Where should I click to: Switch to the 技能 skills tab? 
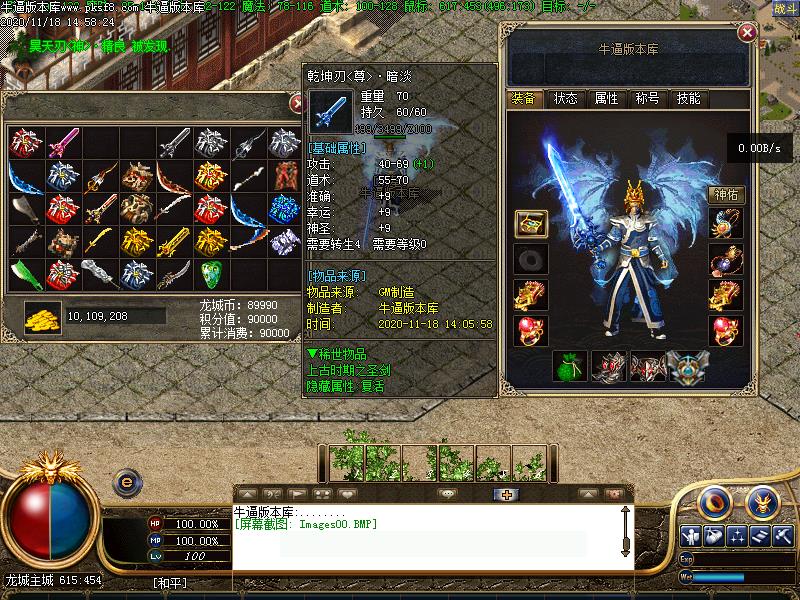click(x=688, y=98)
